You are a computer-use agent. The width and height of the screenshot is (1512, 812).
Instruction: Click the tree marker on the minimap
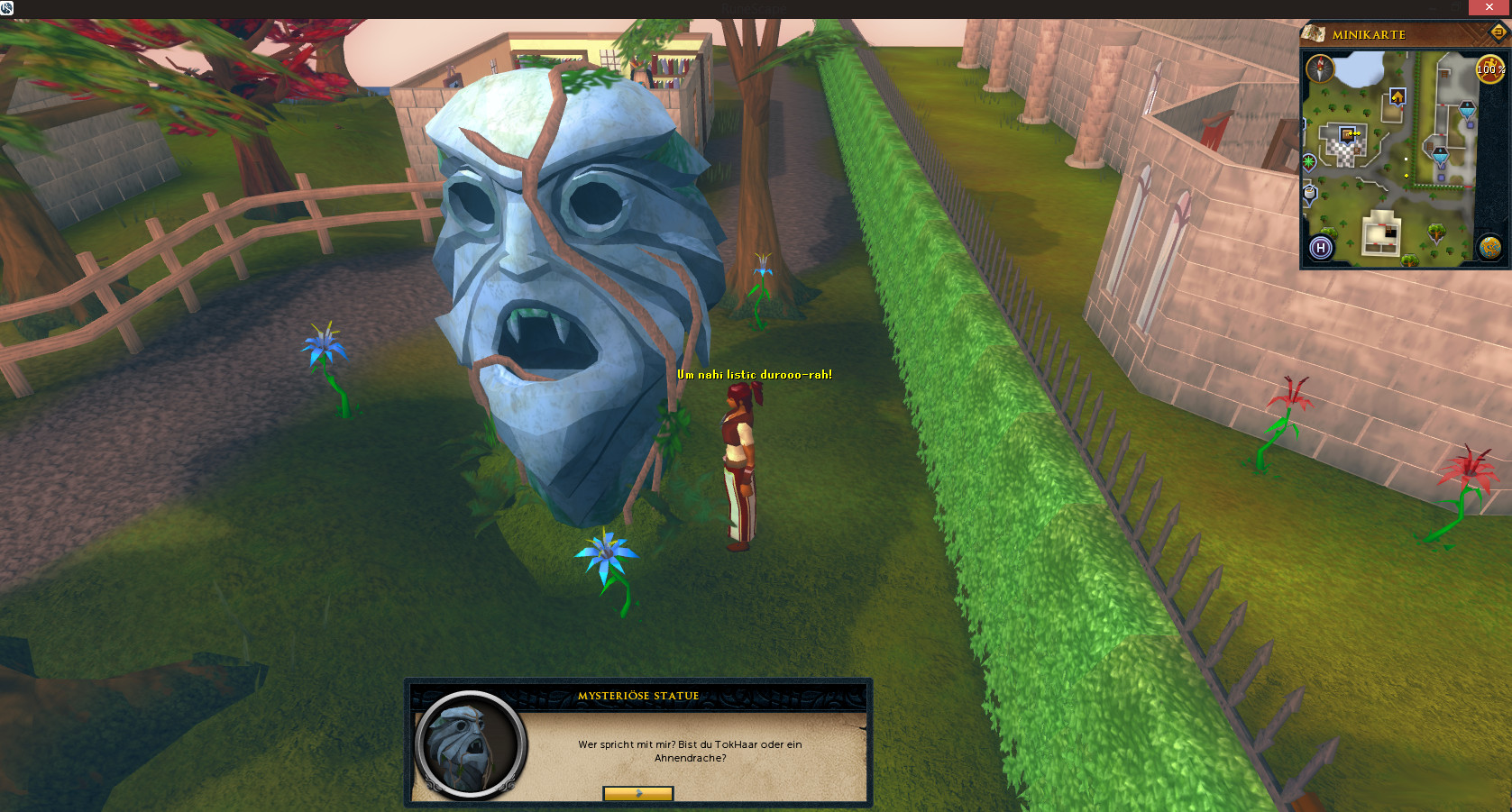point(1436,233)
